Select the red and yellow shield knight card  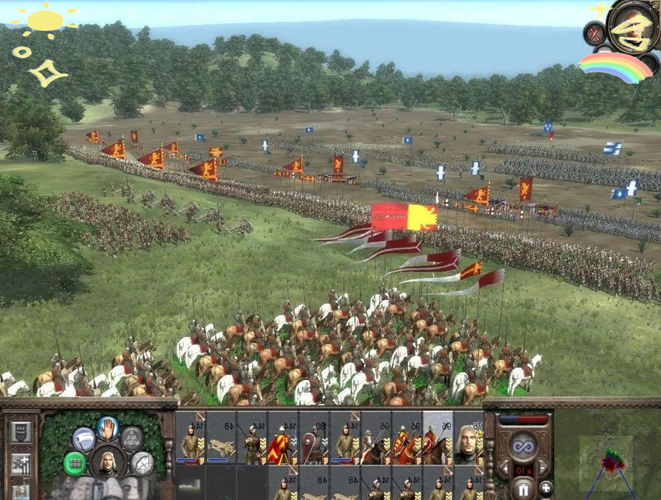(281, 437)
